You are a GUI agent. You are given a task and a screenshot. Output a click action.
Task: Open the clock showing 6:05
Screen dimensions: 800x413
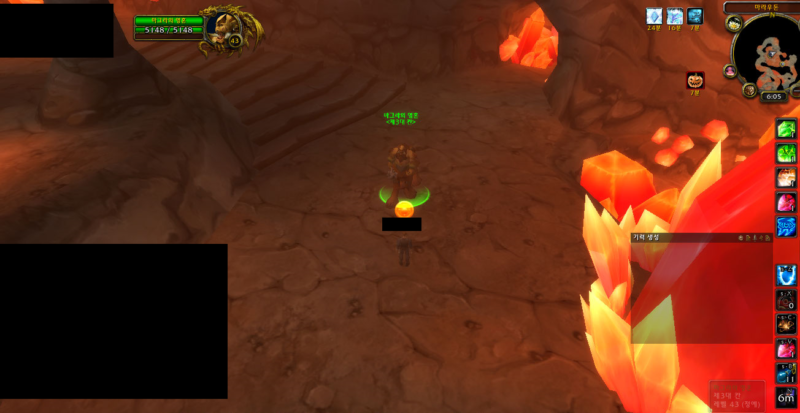(773, 97)
